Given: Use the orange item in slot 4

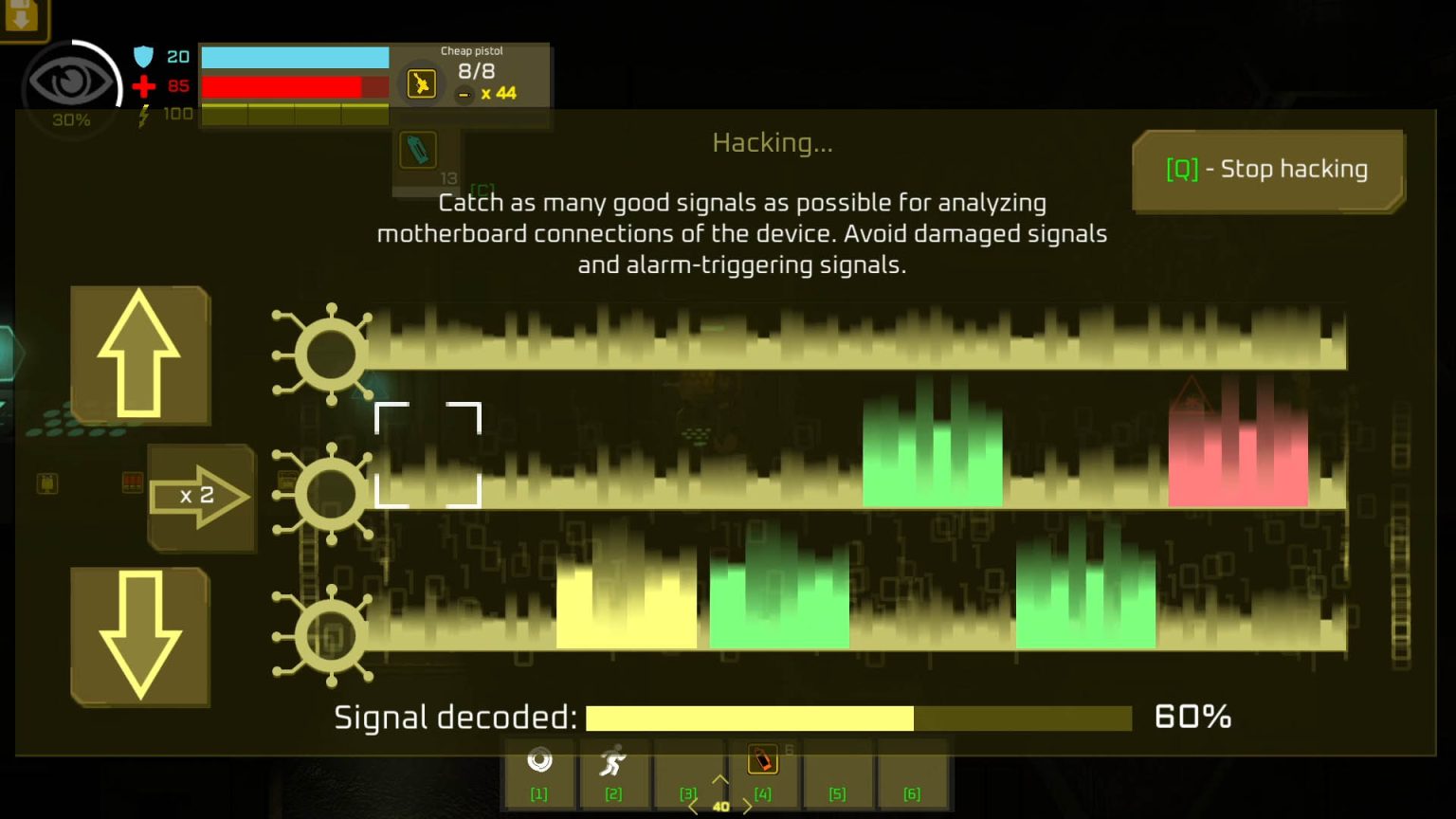Looking at the screenshot, I should [x=762, y=760].
